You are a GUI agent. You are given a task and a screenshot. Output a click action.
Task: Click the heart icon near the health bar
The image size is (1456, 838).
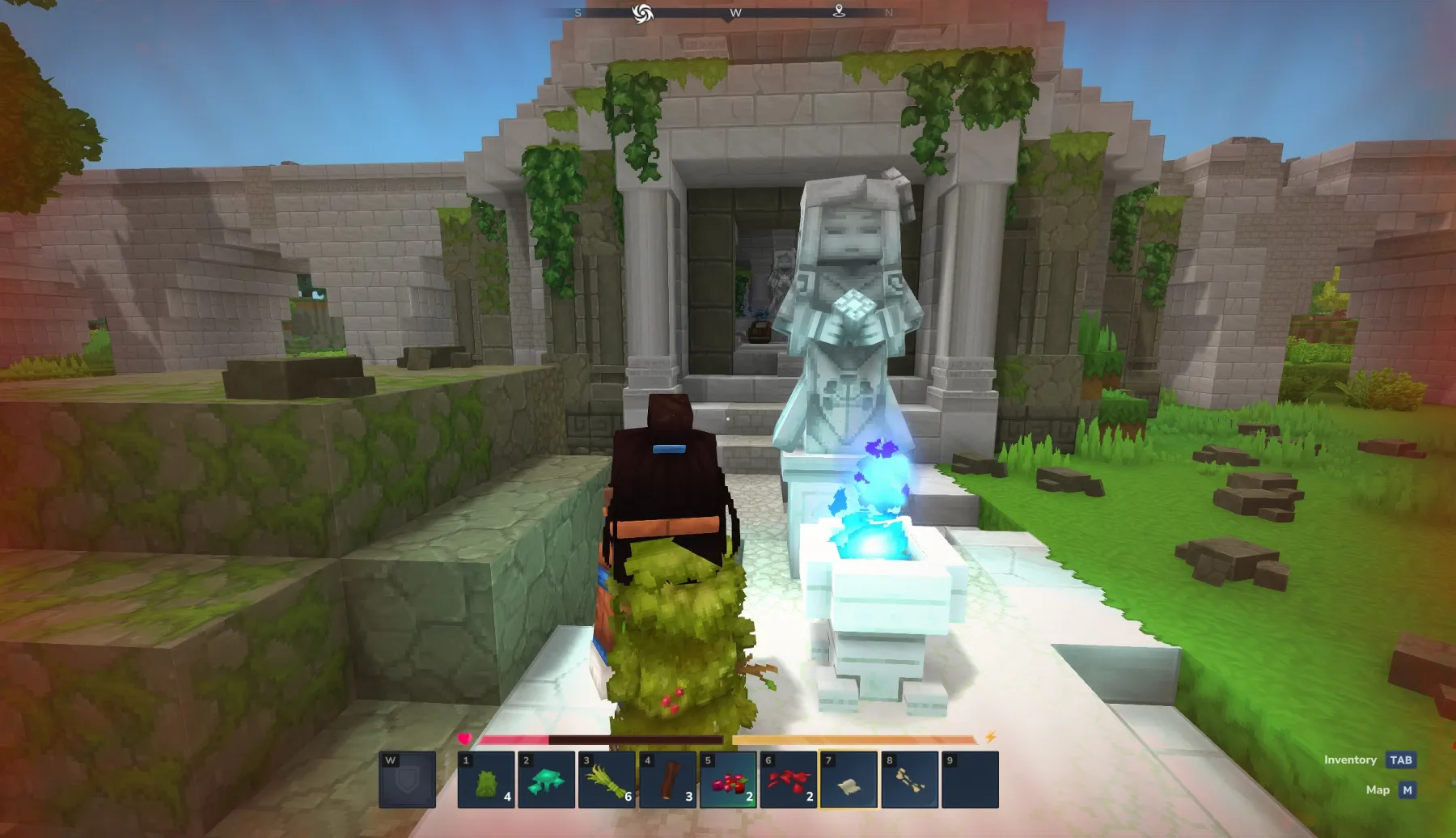click(466, 736)
